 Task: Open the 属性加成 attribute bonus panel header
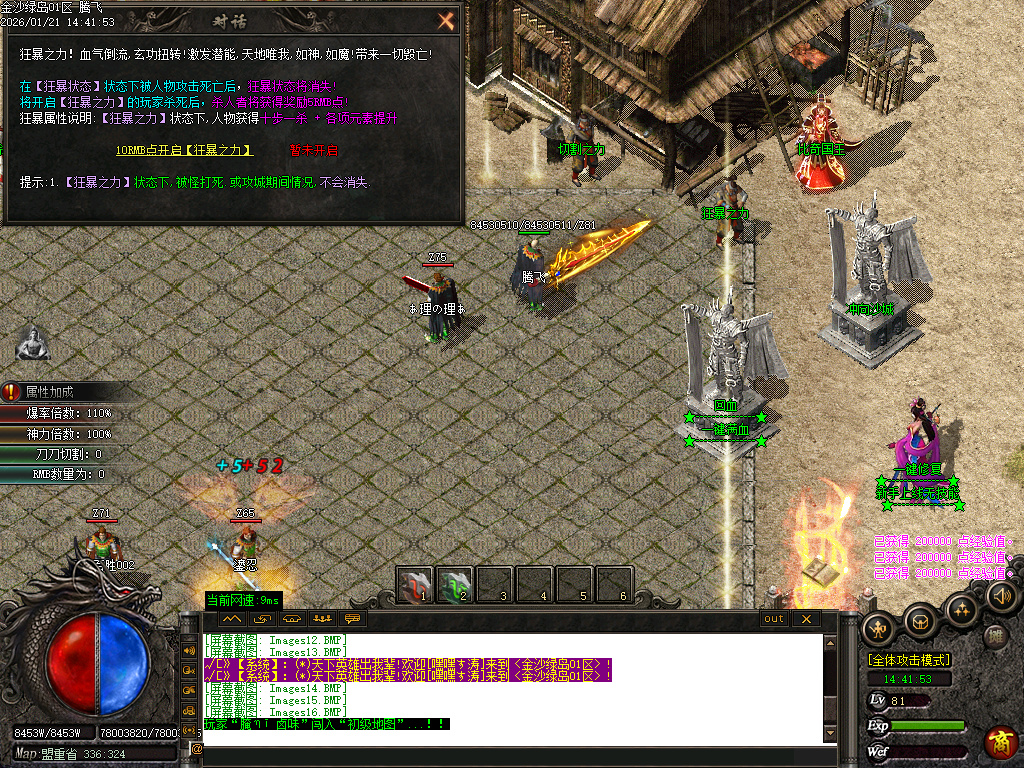pos(50,392)
